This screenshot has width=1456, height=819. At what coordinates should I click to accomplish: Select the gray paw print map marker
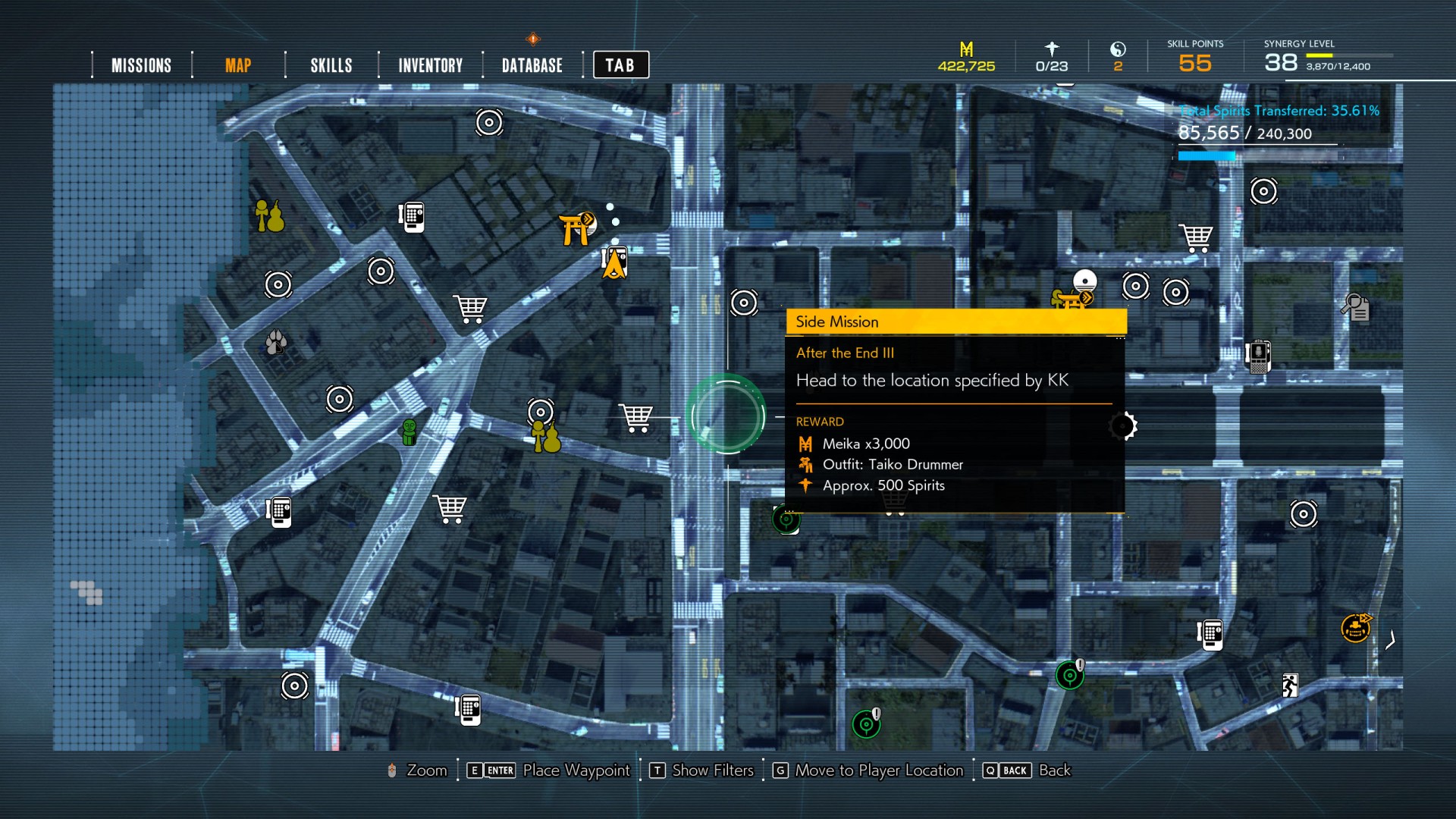(276, 343)
